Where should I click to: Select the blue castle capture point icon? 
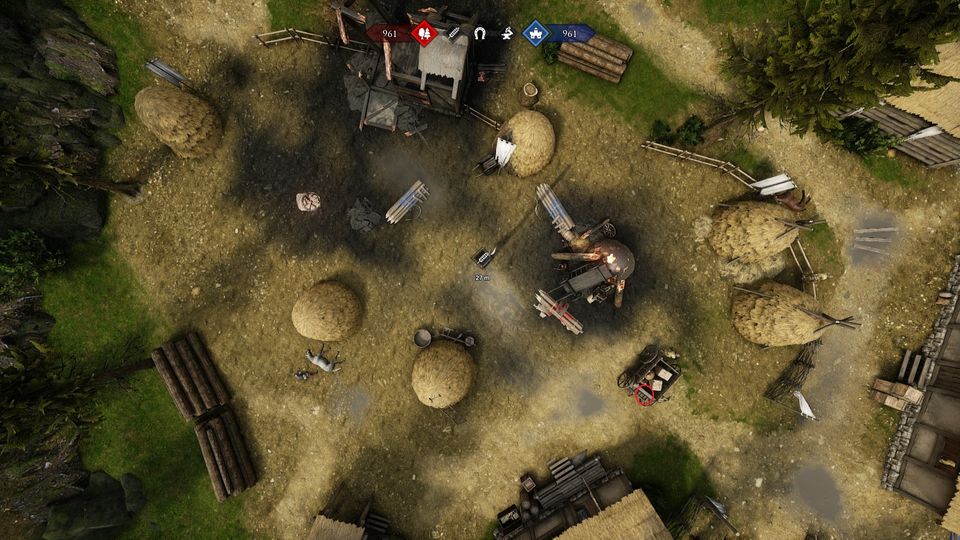535,34
